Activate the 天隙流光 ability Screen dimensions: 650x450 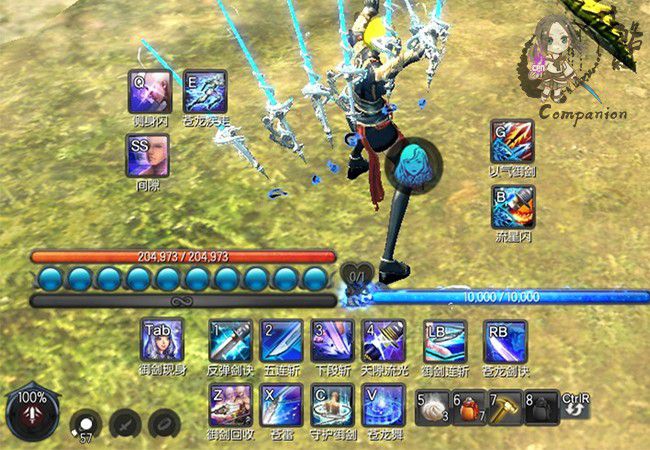[x=384, y=342]
